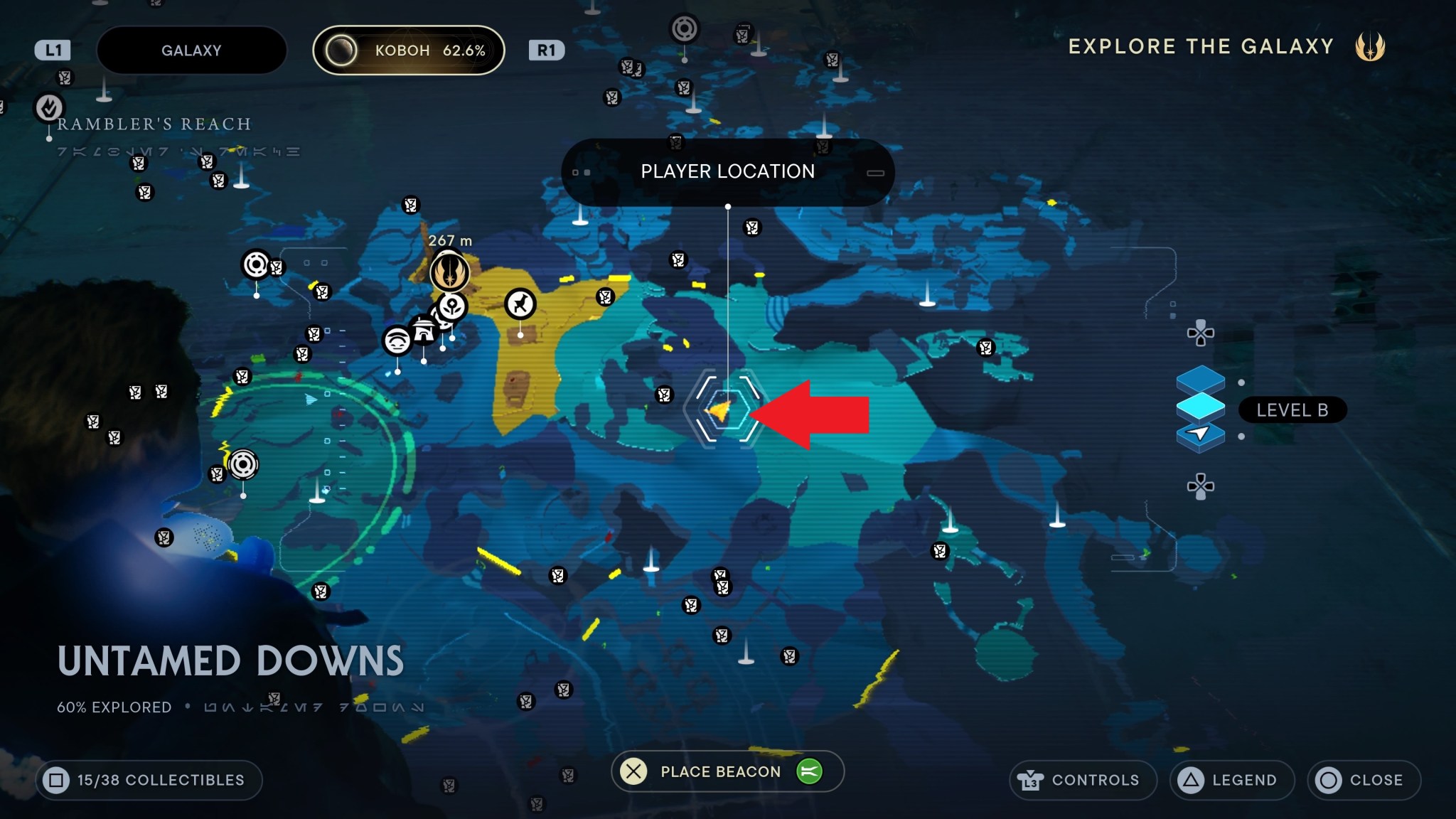Image resolution: width=1456 pixels, height=819 pixels.
Task: Switch to the bottom map layer with the arrow
Action: pyautogui.click(x=1200, y=437)
